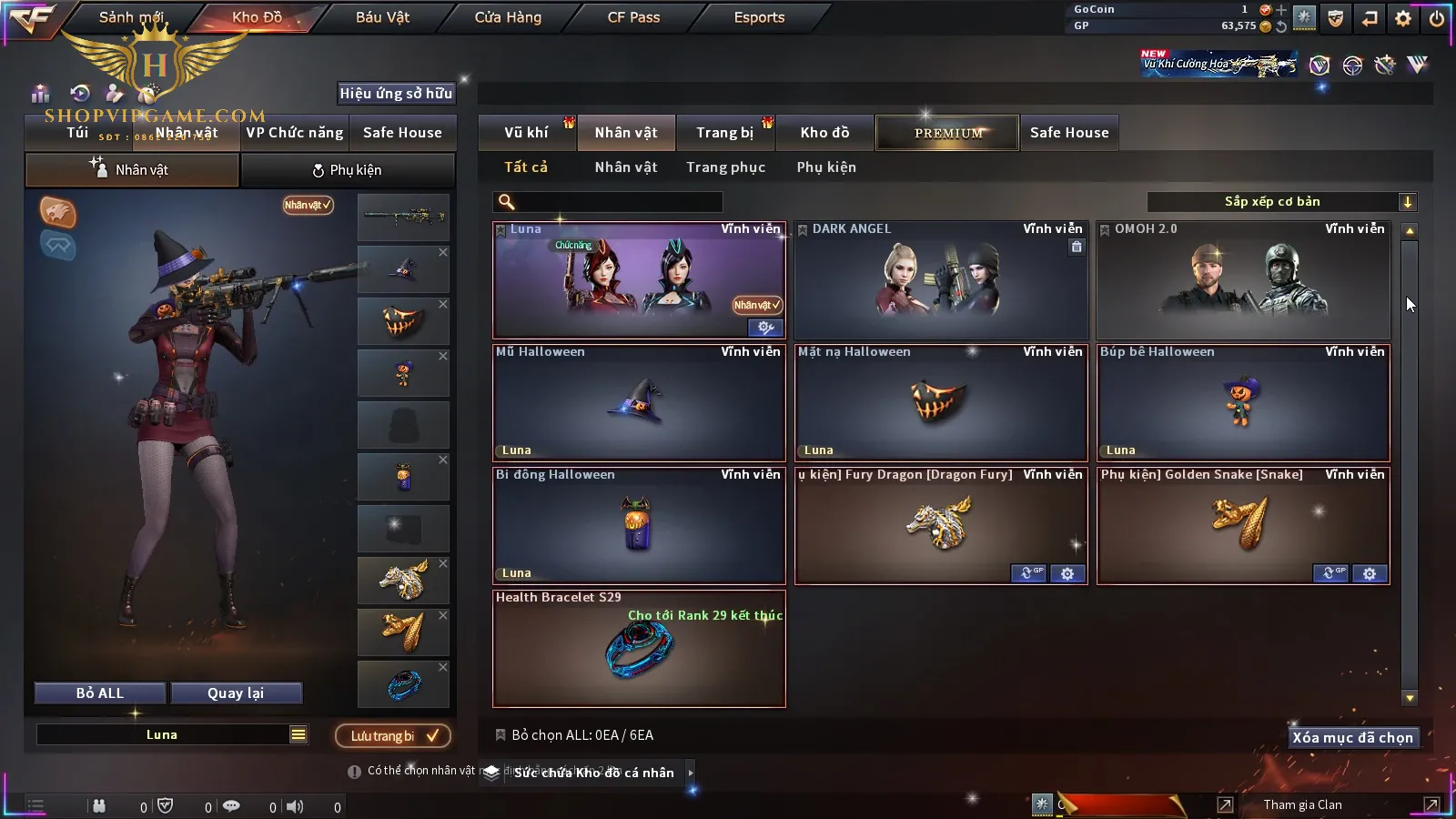The image size is (1456, 819).
Task: Open the CF Pass page
Action: 633,17
